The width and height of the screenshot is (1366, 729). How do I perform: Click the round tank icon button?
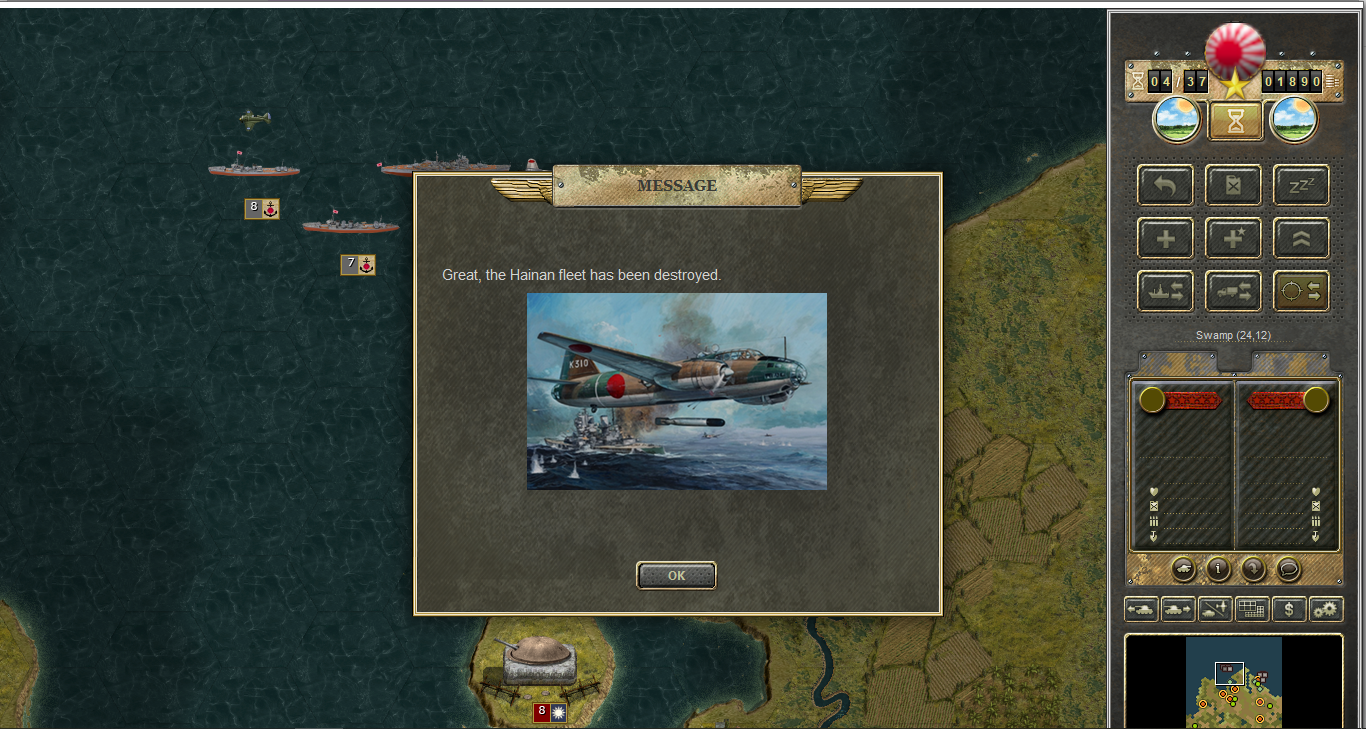pos(1184,569)
